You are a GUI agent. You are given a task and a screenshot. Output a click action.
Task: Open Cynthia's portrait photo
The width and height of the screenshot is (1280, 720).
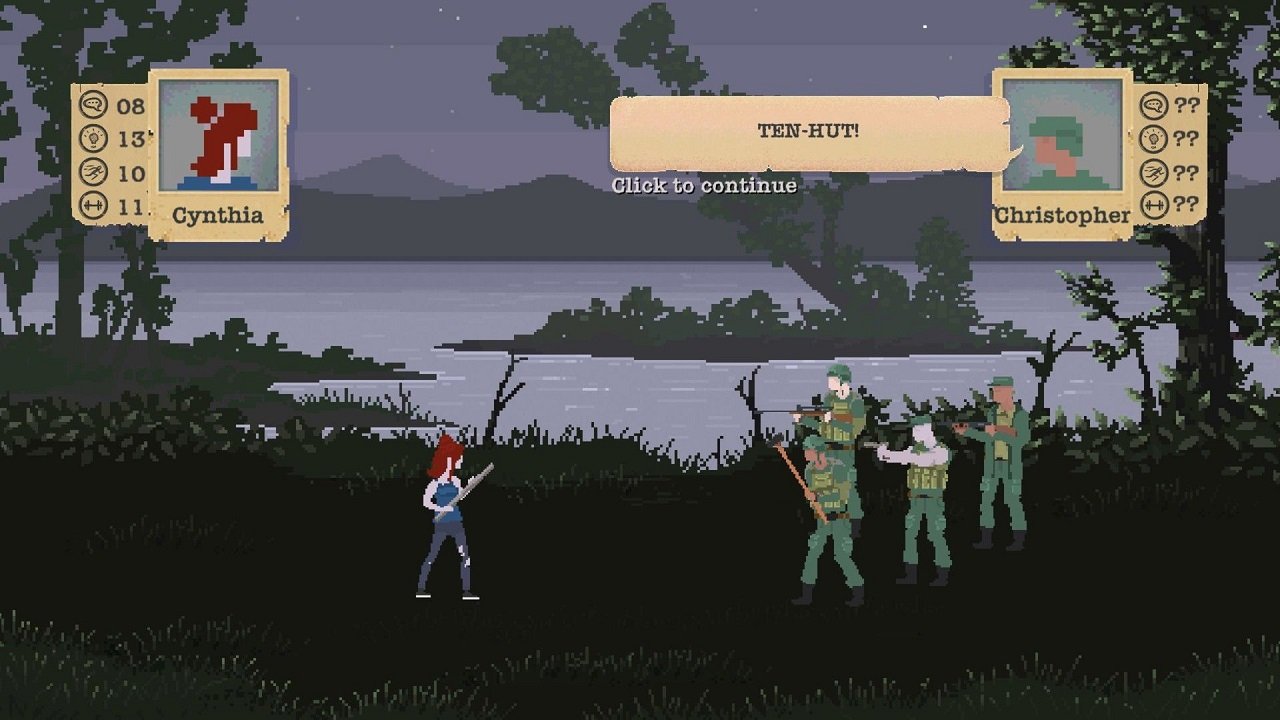[217, 137]
